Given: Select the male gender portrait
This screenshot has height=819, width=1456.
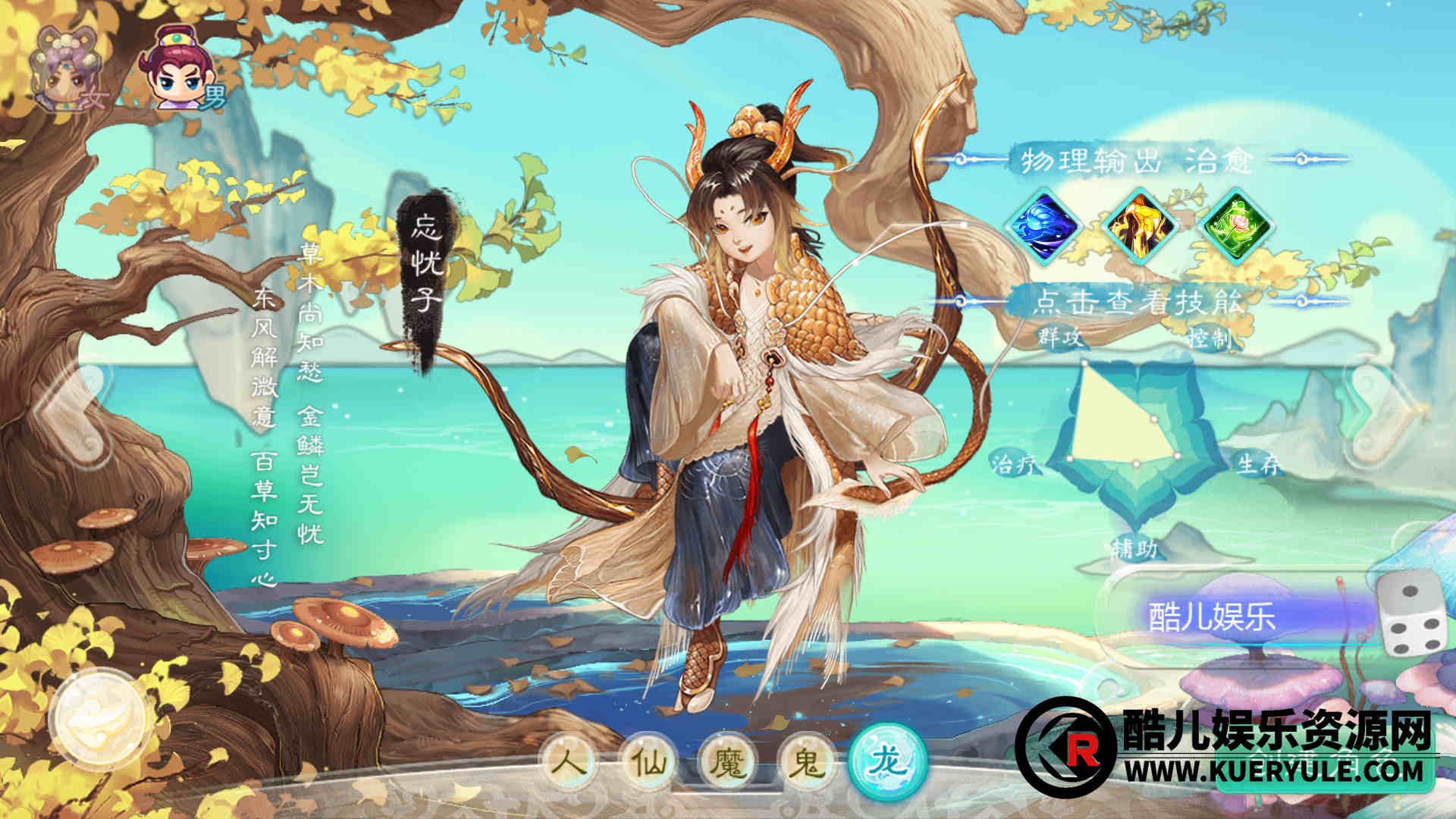Looking at the screenshot, I should click(x=182, y=70).
